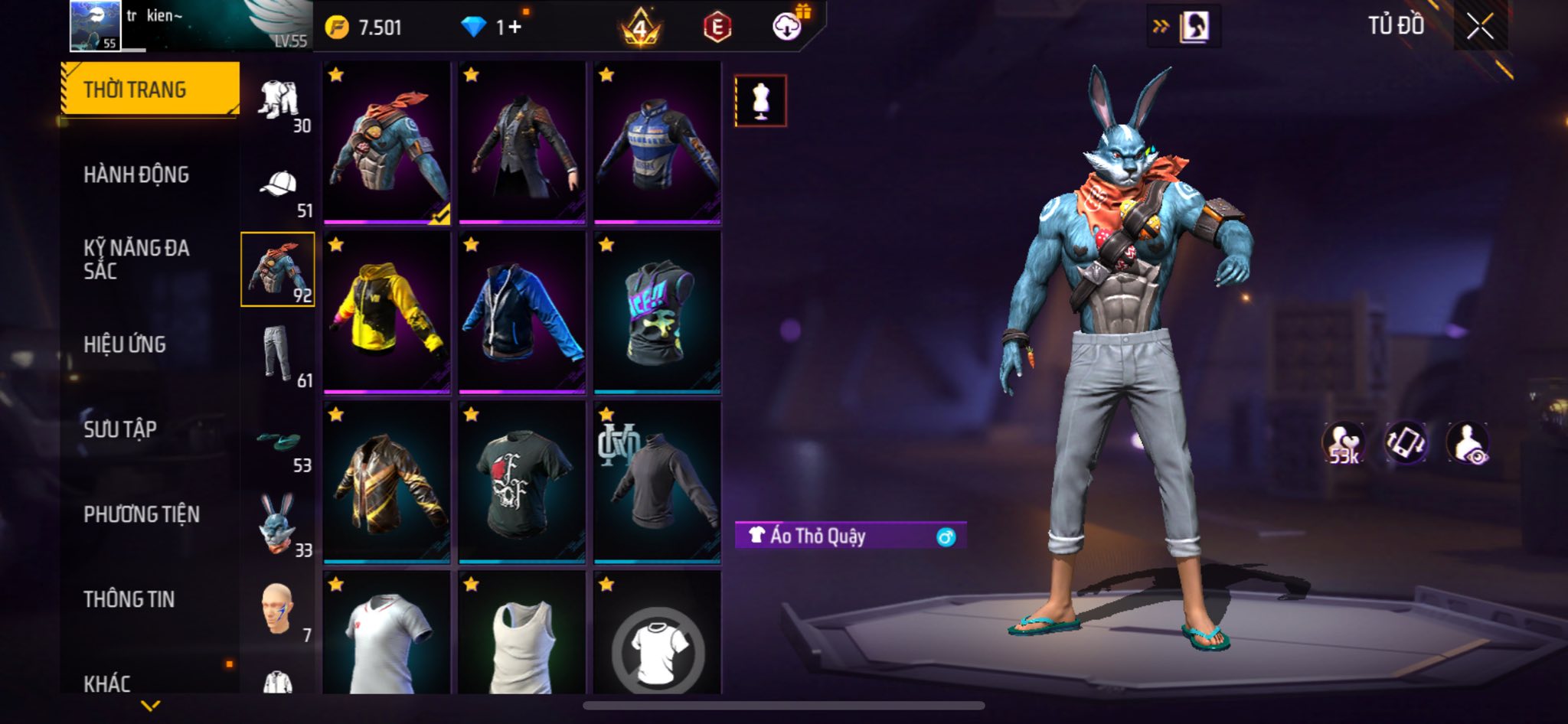Open the HÀNH ĐỘNG section
1568x724 pixels.
[x=136, y=175]
